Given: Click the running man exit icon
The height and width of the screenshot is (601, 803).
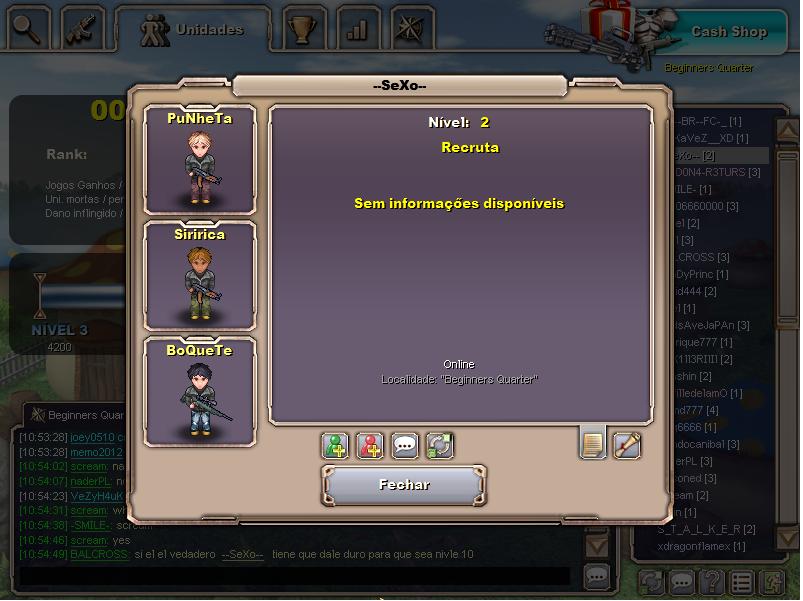Looking at the screenshot, I should tap(773, 581).
